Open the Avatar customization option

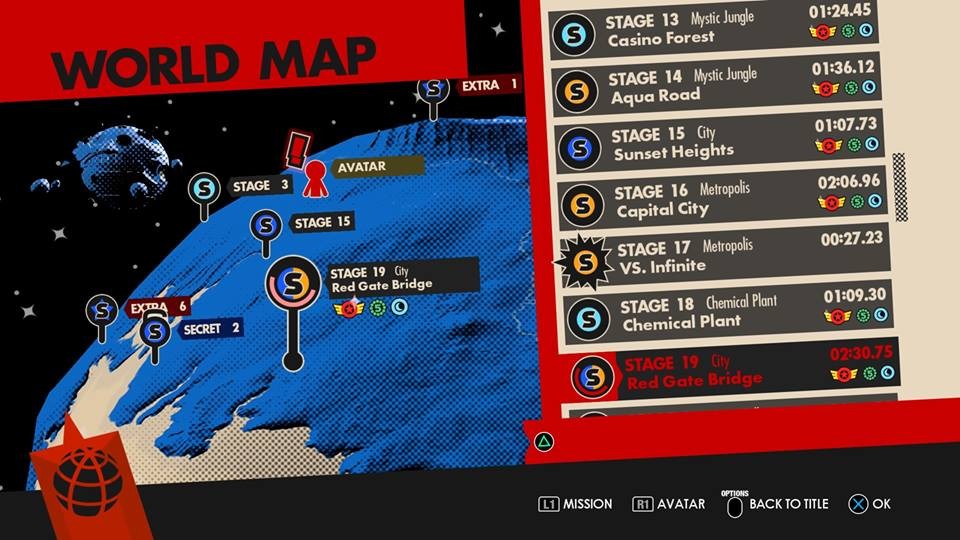[669, 504]
